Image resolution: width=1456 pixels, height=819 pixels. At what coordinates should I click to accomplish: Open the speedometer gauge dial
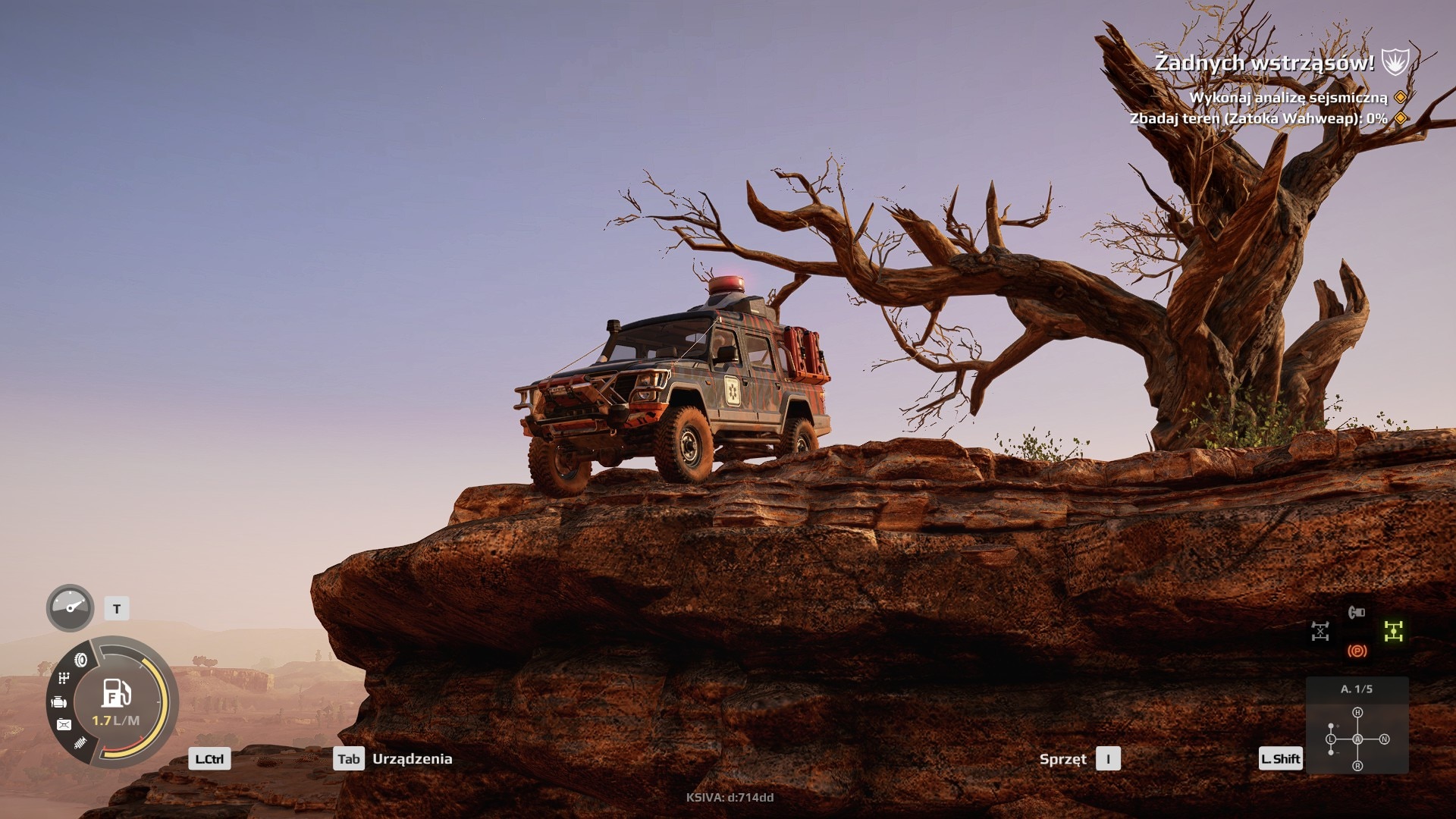pos(70,607)
